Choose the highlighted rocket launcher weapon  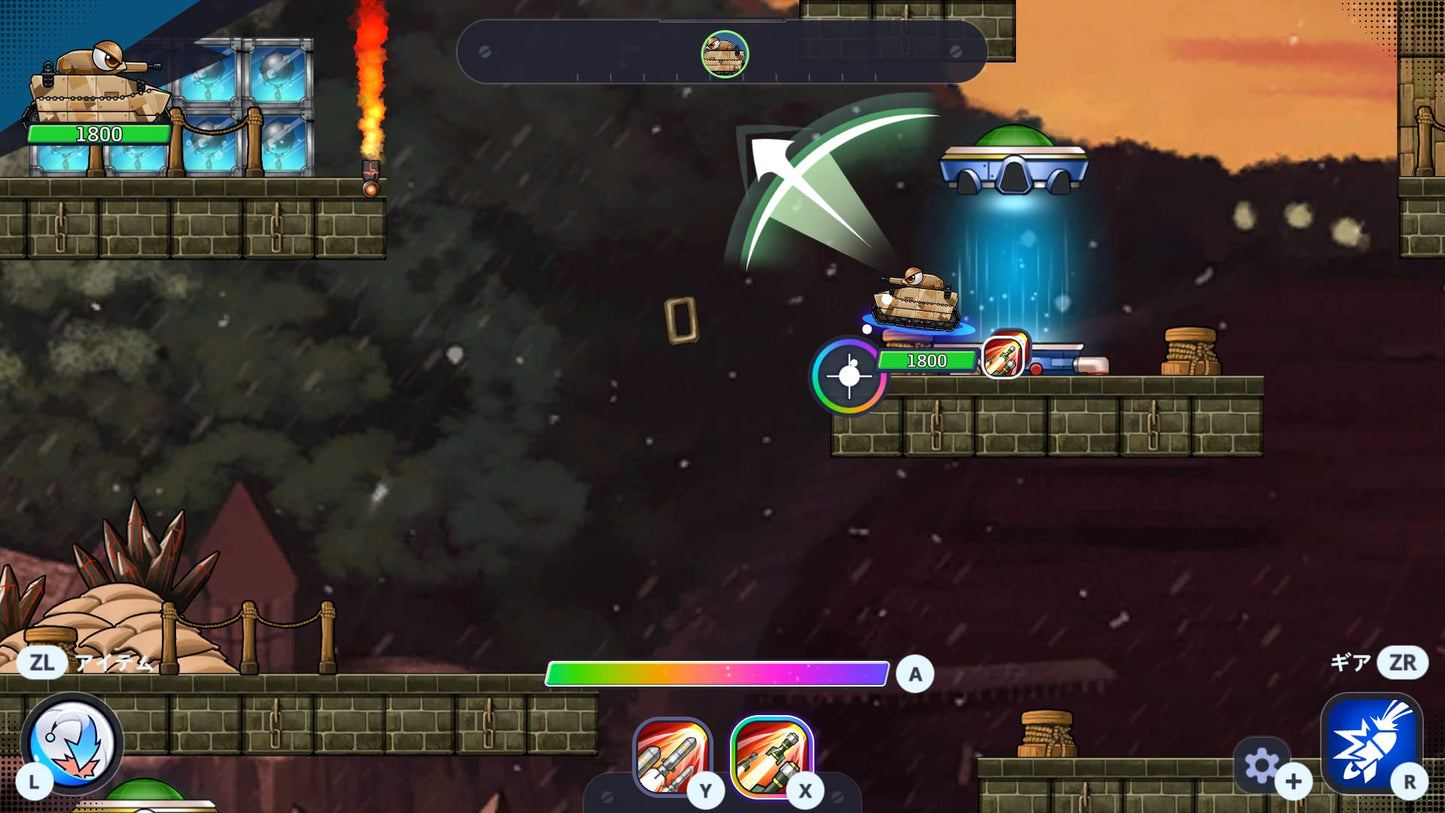771,755
